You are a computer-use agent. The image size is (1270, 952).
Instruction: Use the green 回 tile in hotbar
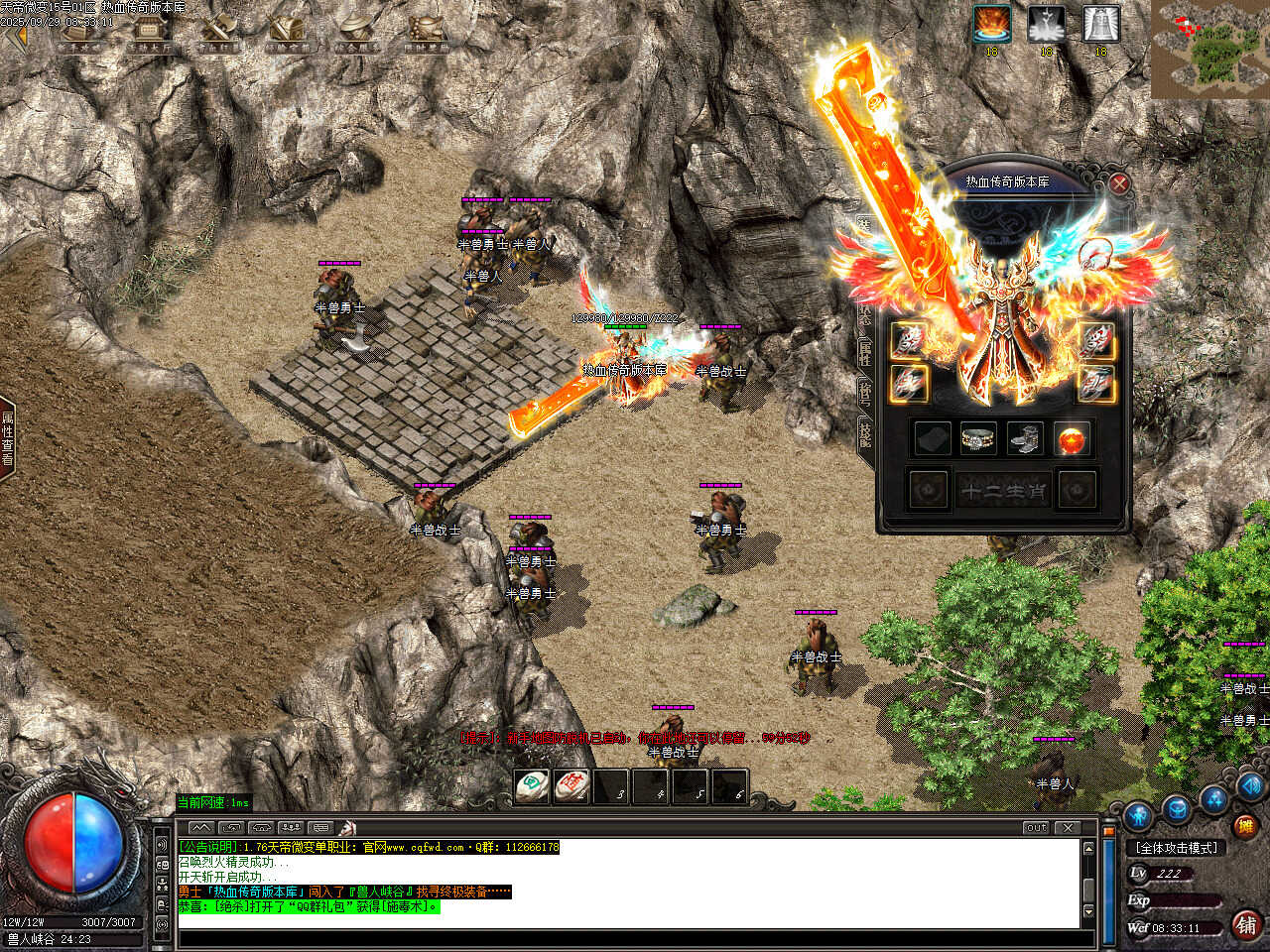tap(533, 786)
